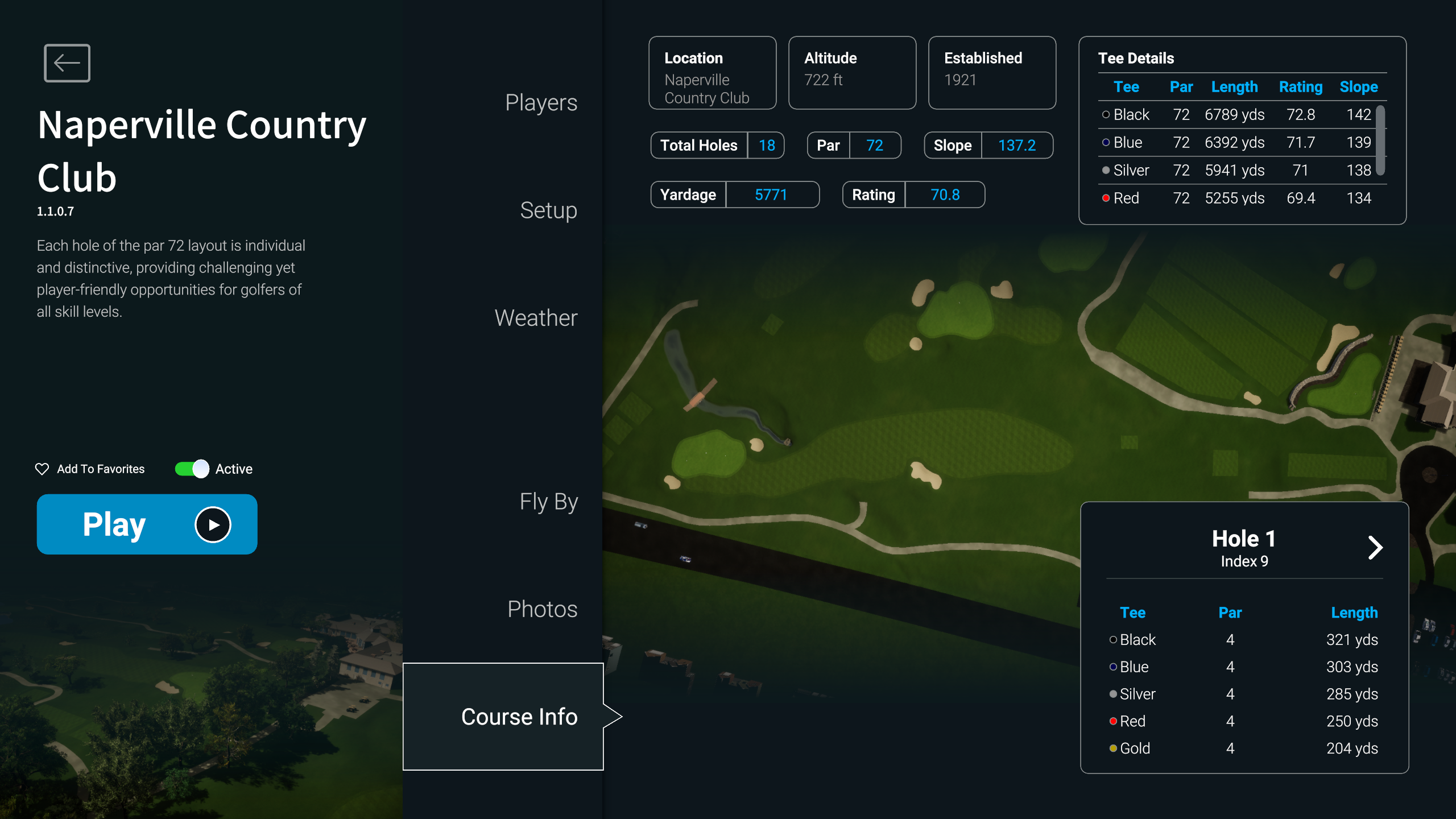Select the Black tee row in Tee Details
1456x819 pixels.
[1236, 115]
